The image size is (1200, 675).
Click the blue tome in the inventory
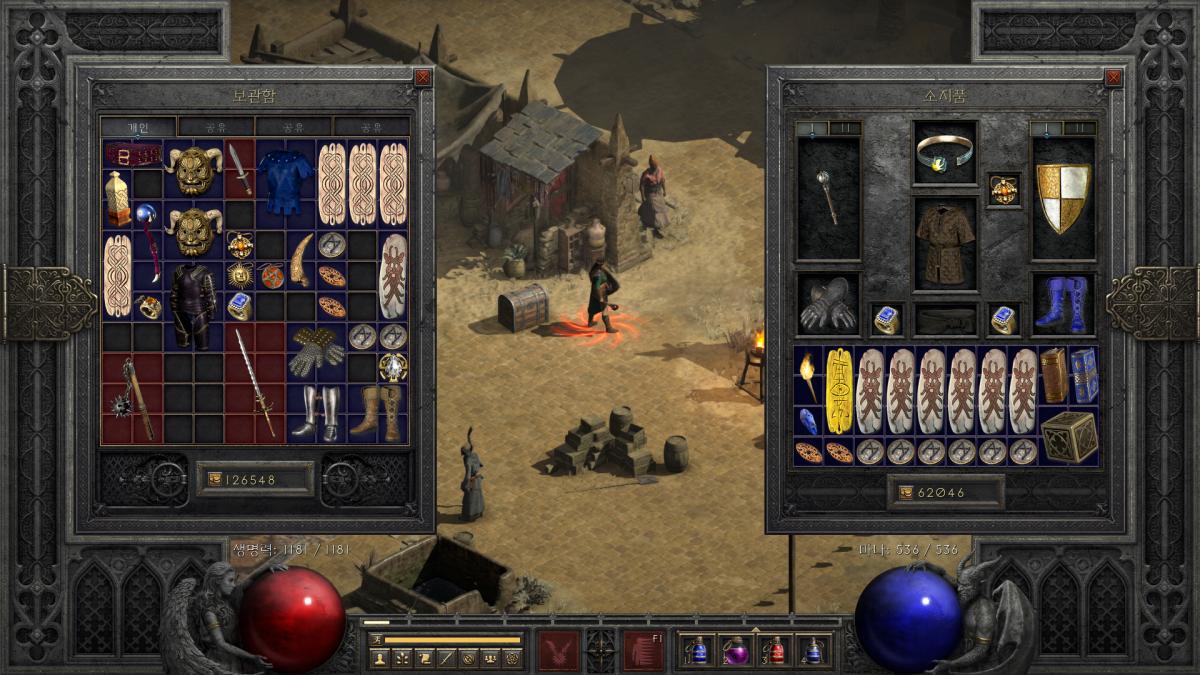1084,375
